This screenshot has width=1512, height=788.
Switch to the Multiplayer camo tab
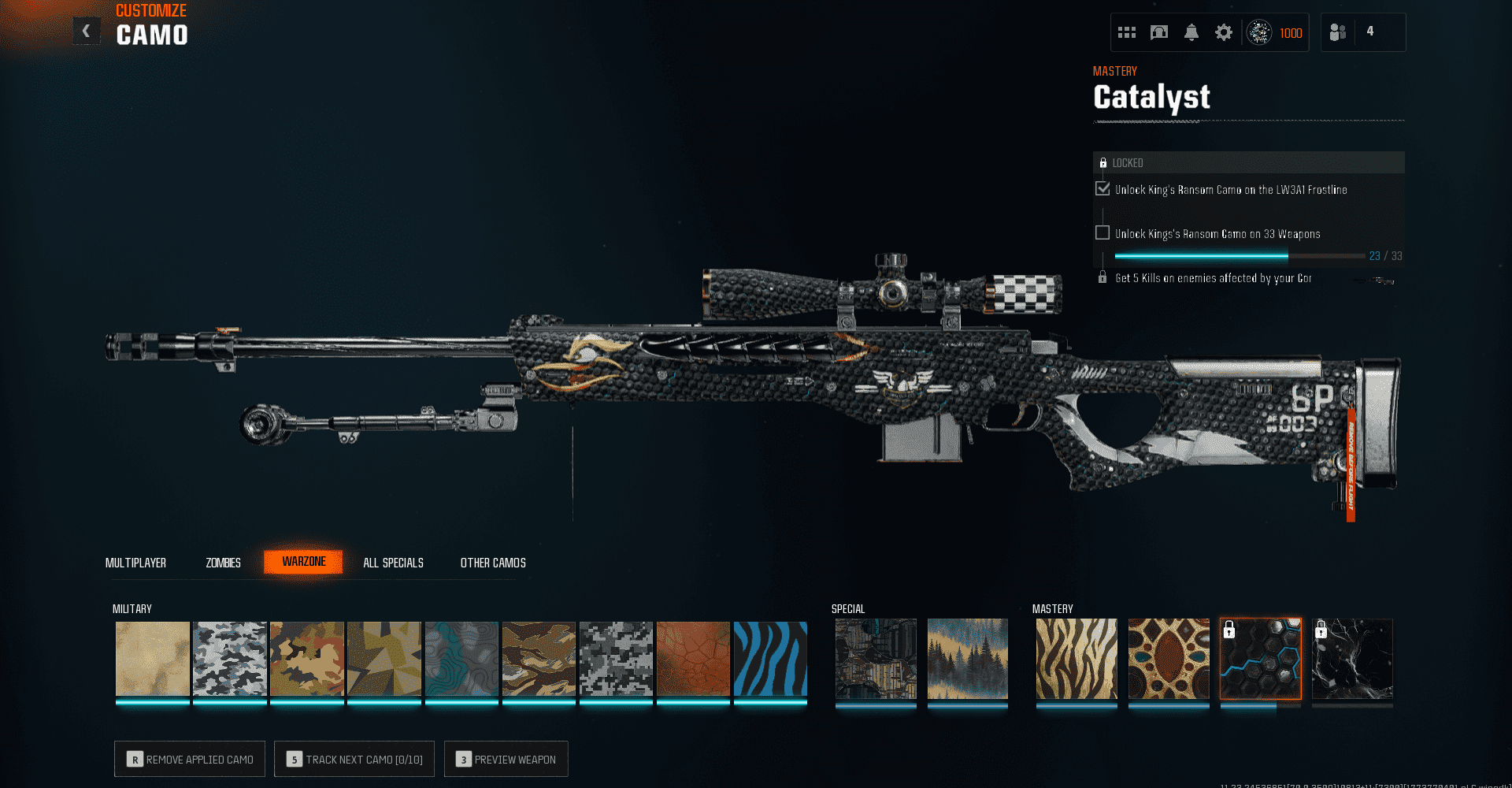tap(135, 563)
